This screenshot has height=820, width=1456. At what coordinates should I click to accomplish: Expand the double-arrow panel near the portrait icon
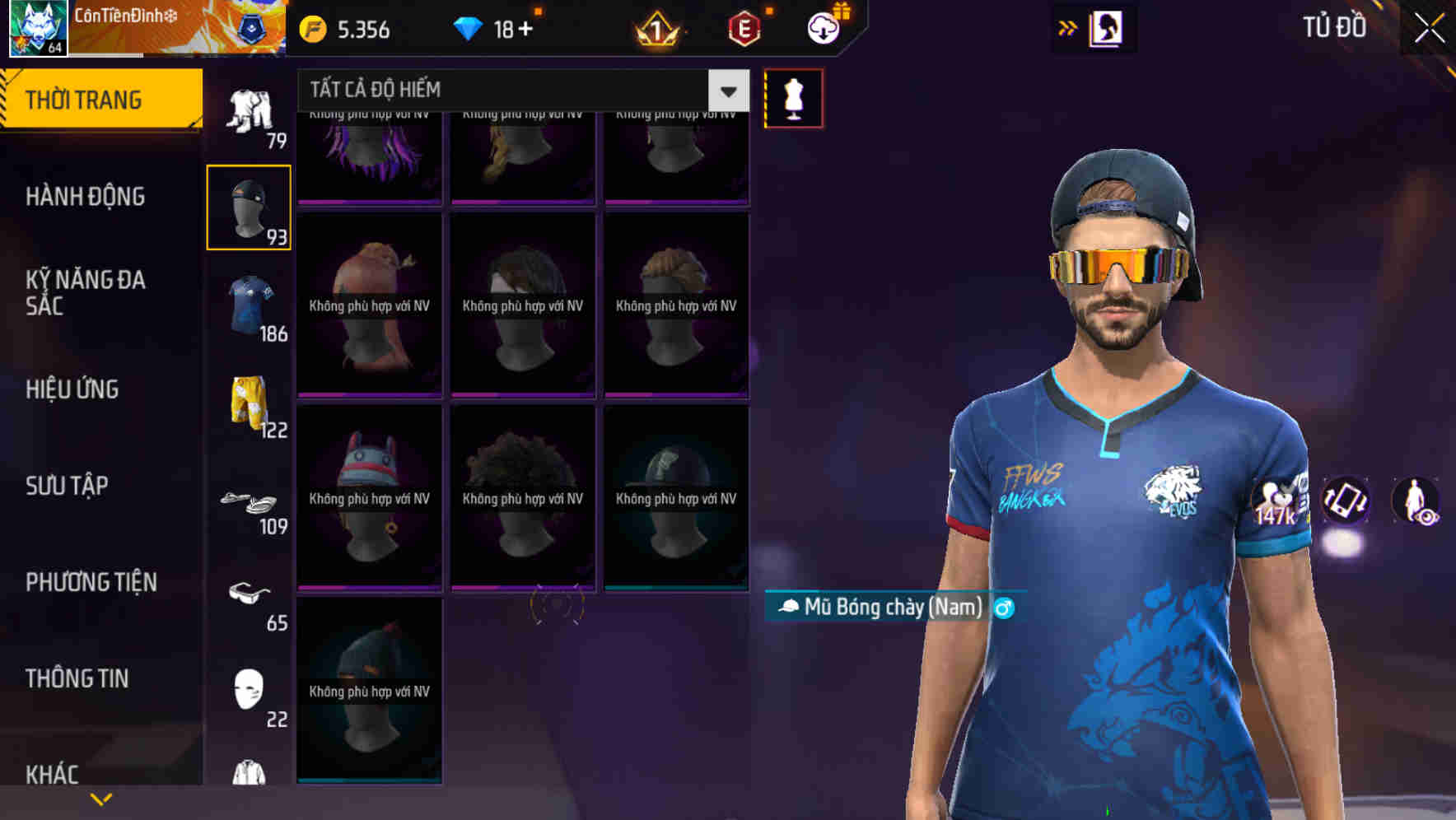pos(1066,27)
